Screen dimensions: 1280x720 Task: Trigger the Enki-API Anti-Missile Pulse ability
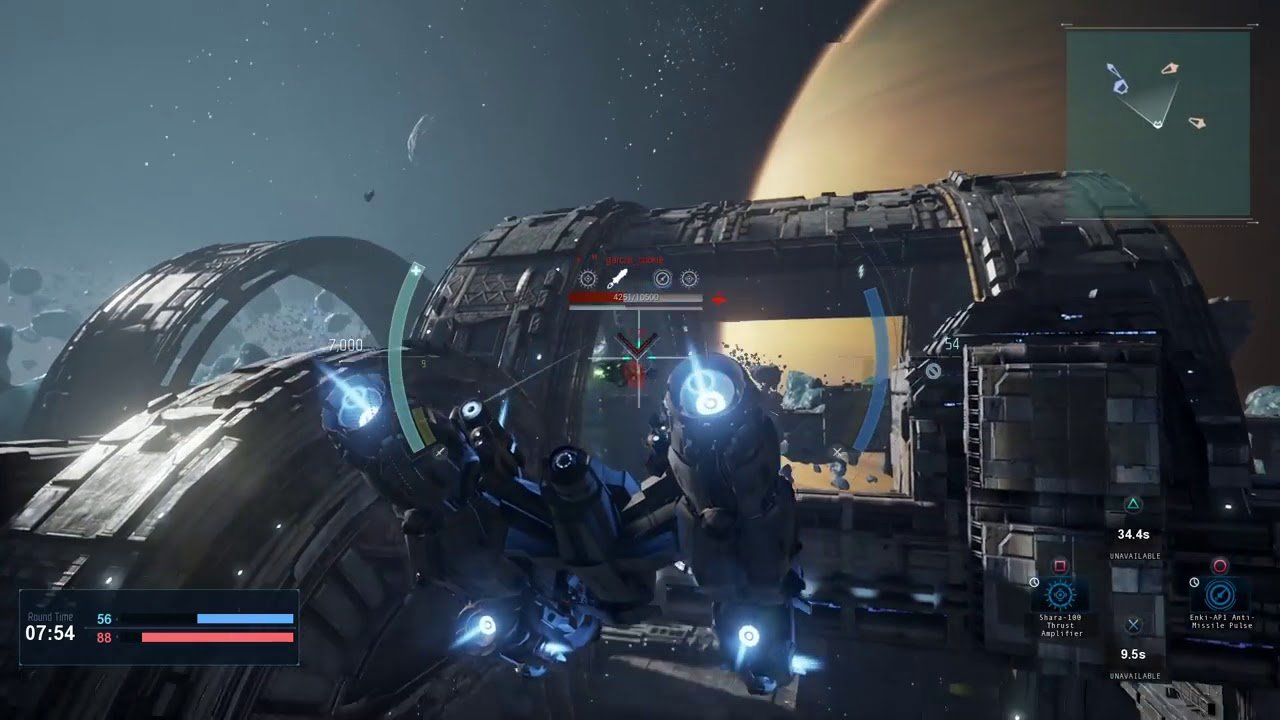1219,595
